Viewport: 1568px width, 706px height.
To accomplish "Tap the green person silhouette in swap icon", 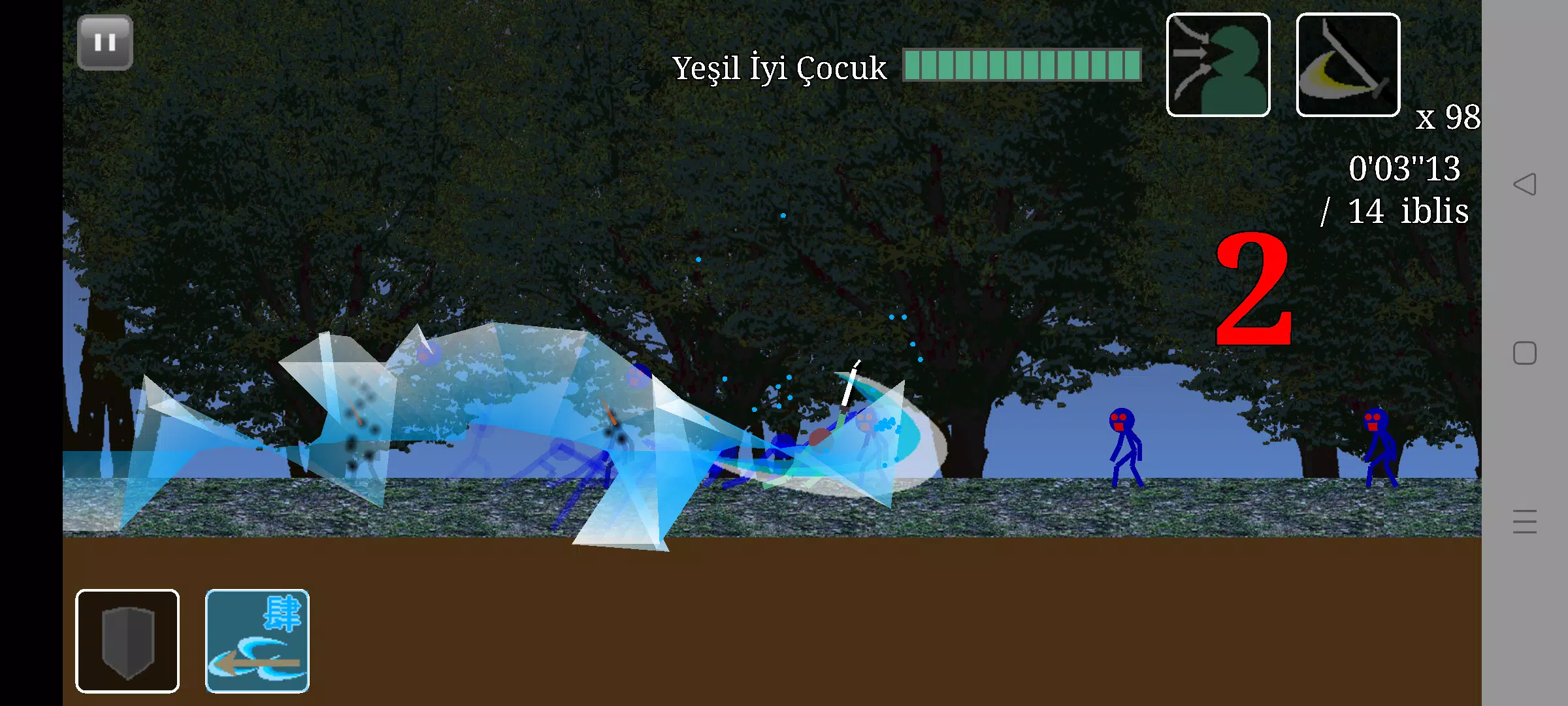I will click(1235, 69).
